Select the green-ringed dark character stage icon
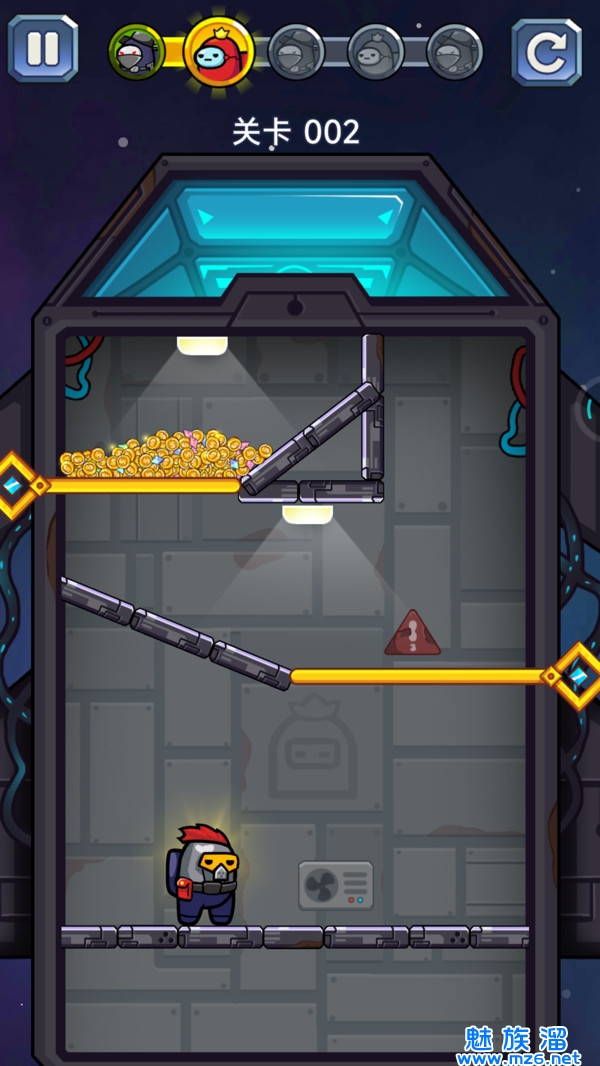This screenshot has width=600, height=1066. 135,51
